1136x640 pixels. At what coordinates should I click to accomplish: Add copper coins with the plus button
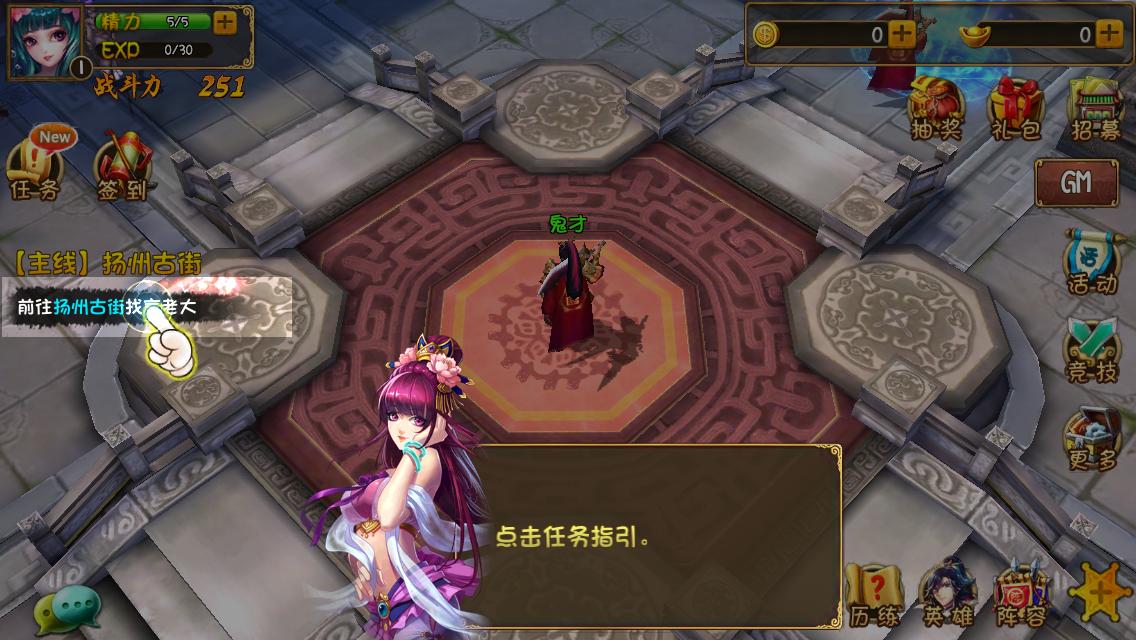click(x=902, y=33)
